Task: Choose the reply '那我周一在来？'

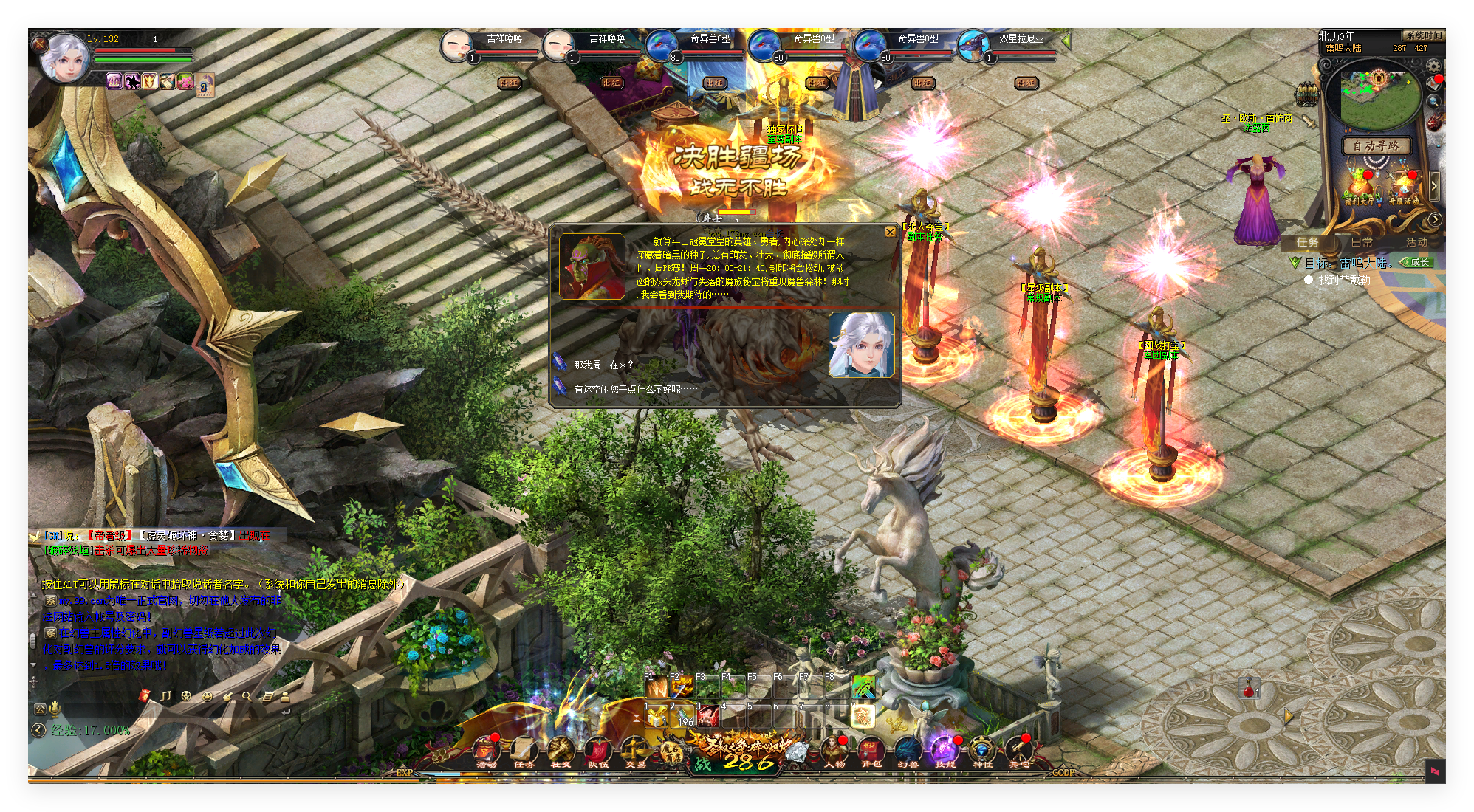Action: (x=603, y=365)
